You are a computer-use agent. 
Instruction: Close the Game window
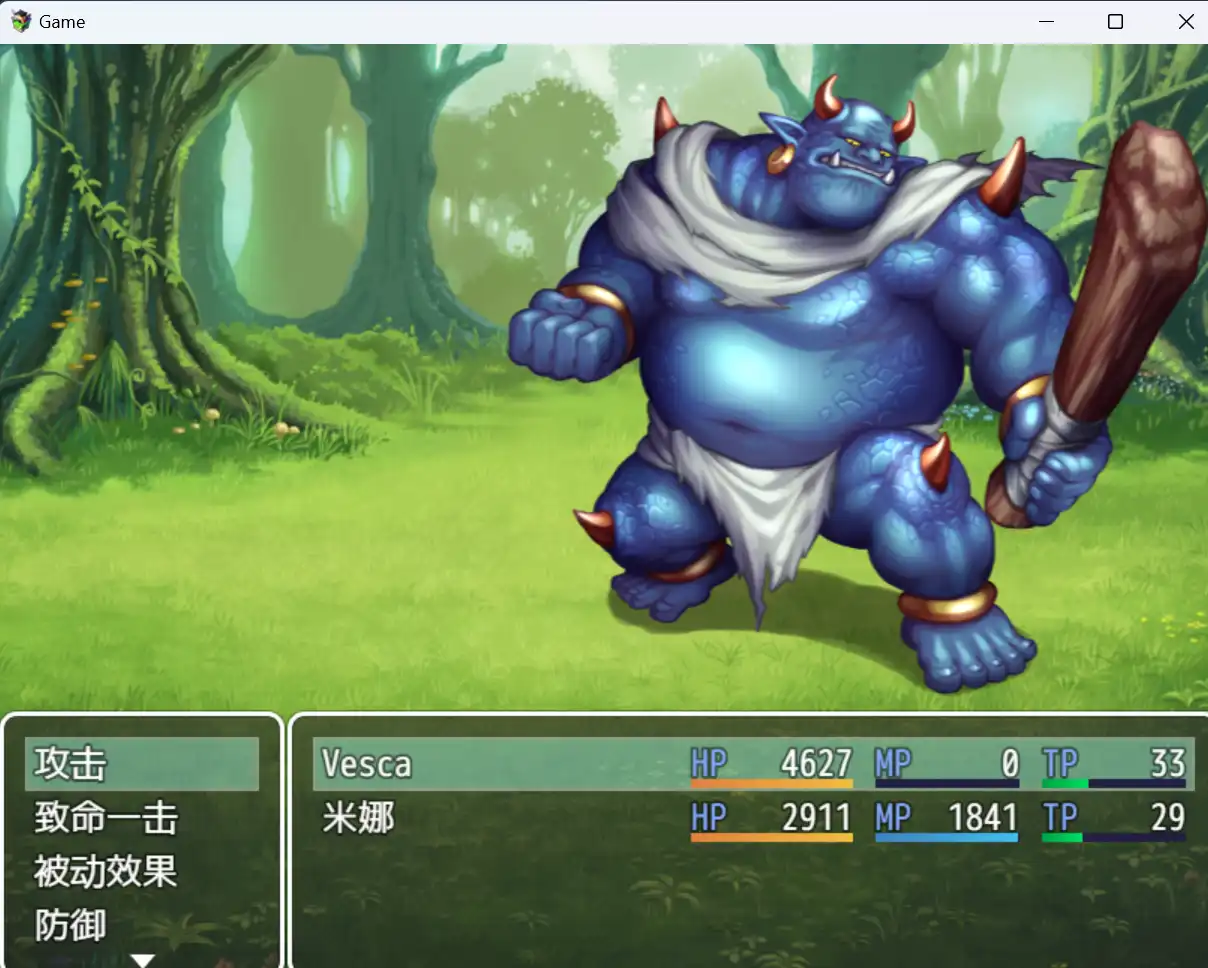1185,22
